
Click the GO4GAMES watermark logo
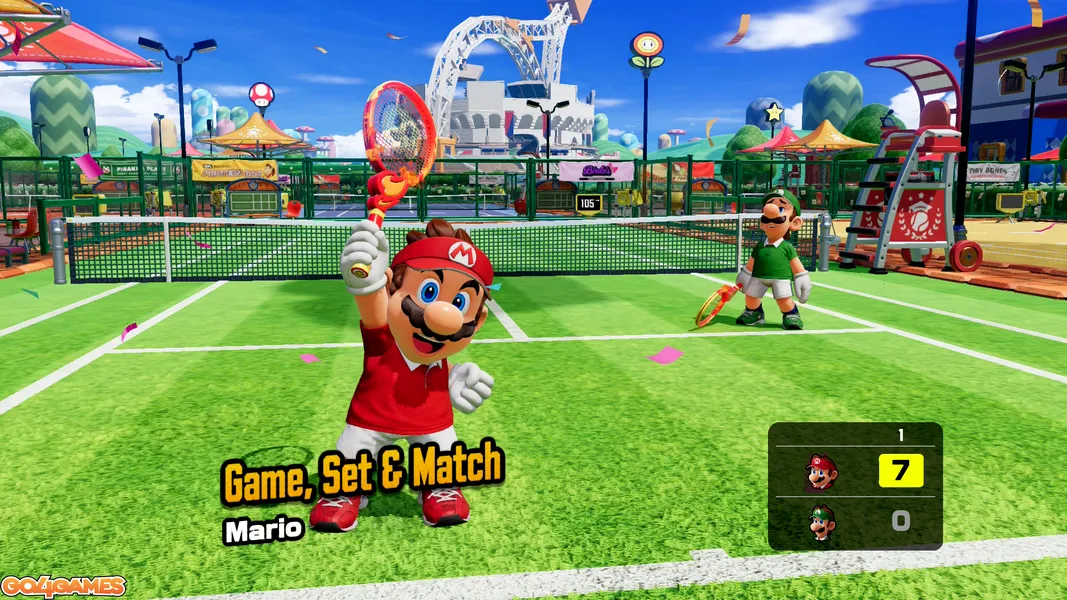(64, 587)
